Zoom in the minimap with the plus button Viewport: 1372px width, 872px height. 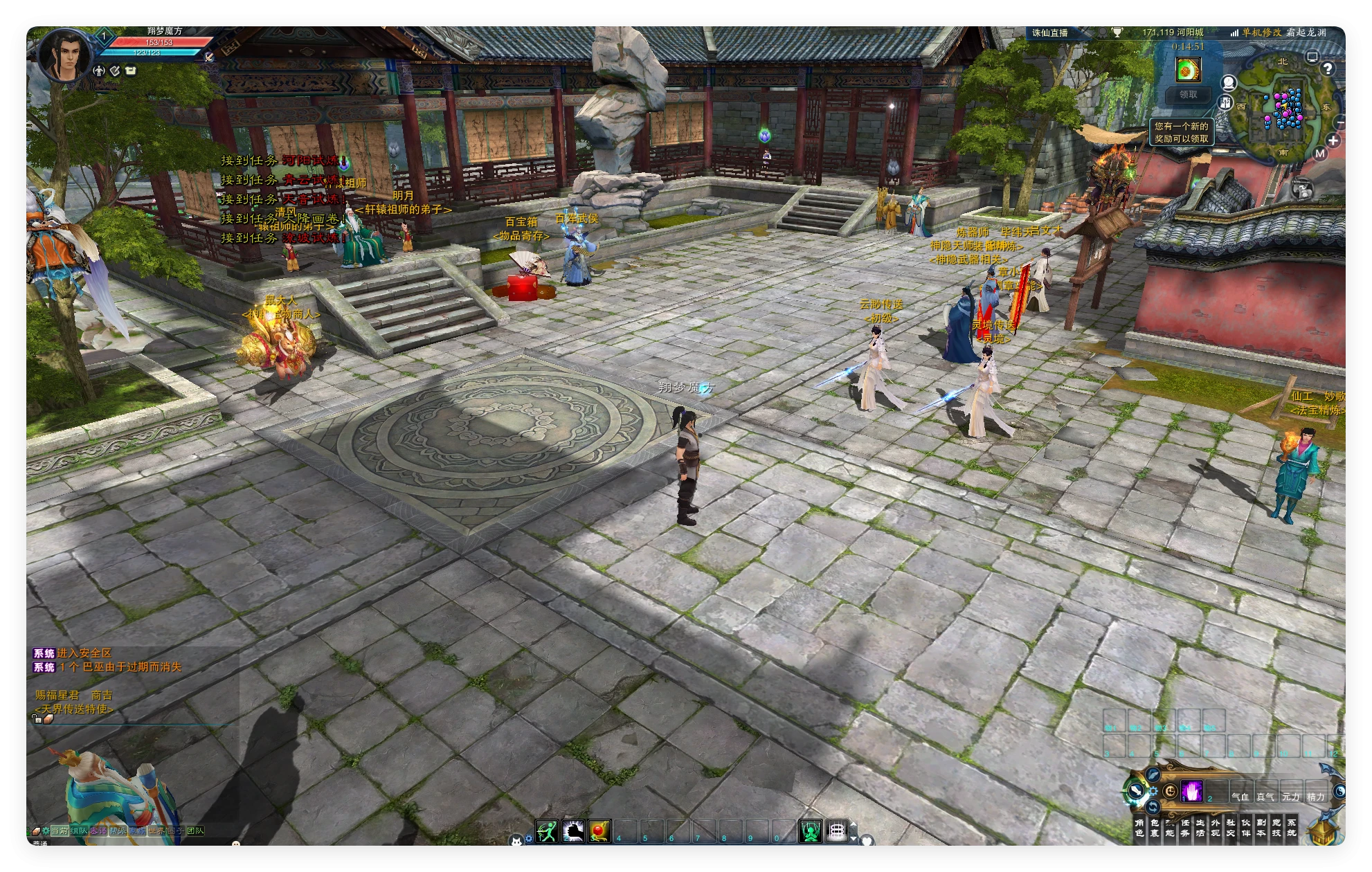tap(1333, 140)
